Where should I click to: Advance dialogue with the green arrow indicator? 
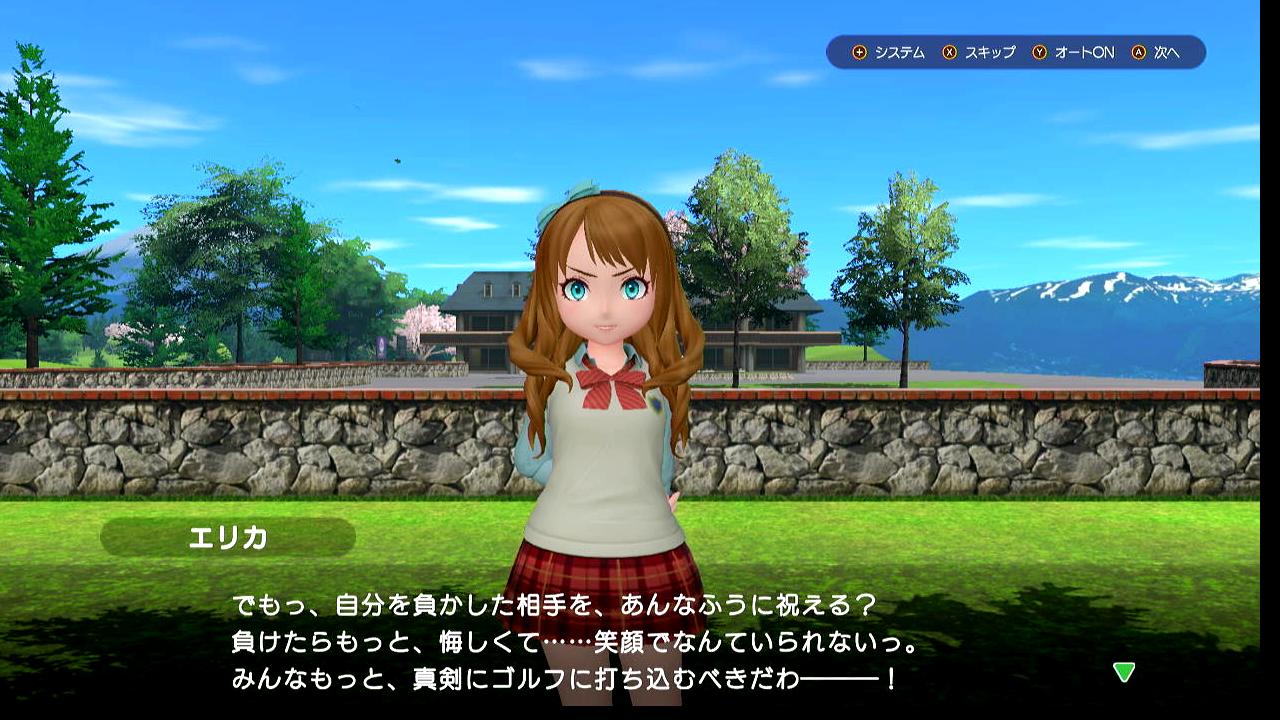click(1124, 672)
